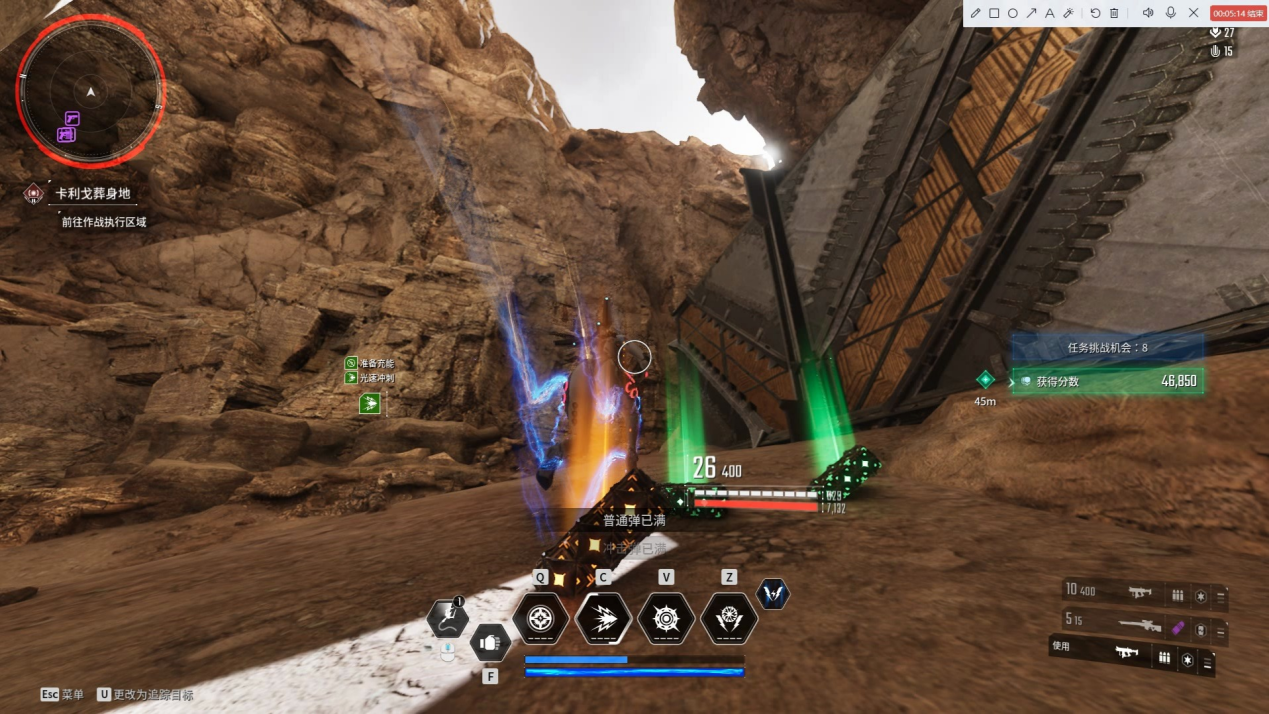Close the recording annotation toolbar
1269x714 pixels.
point(1193,13)
